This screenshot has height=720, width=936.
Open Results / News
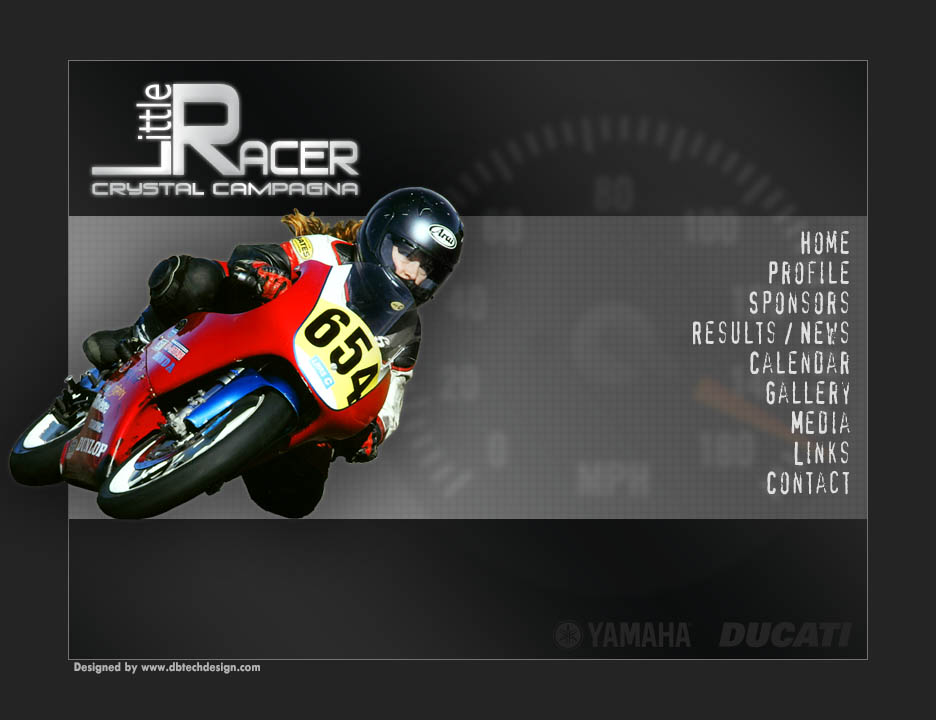[770, 333]
